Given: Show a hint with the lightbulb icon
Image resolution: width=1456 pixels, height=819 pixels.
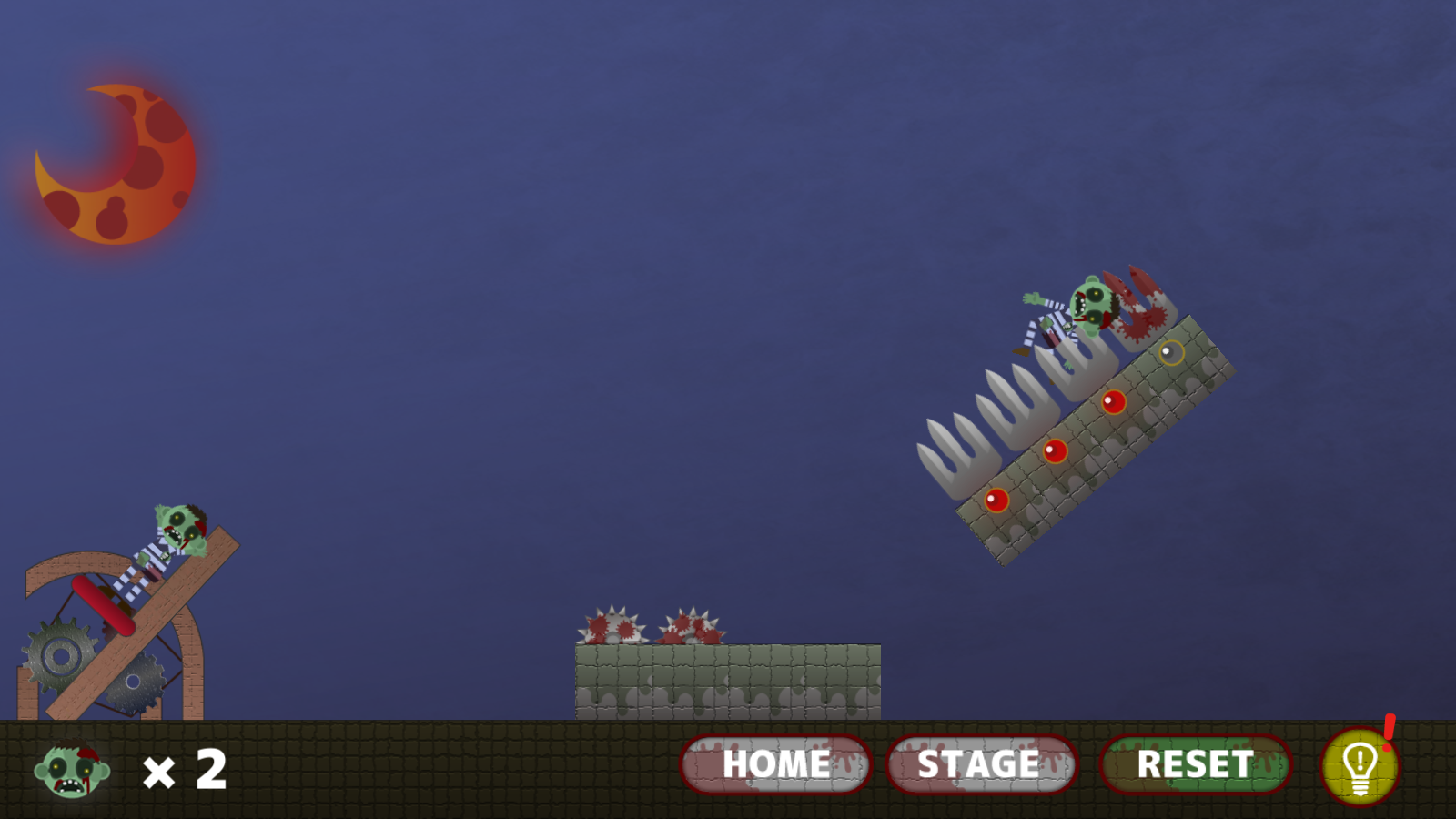Looking at the screenshot, I should [x=1359, y=766].
